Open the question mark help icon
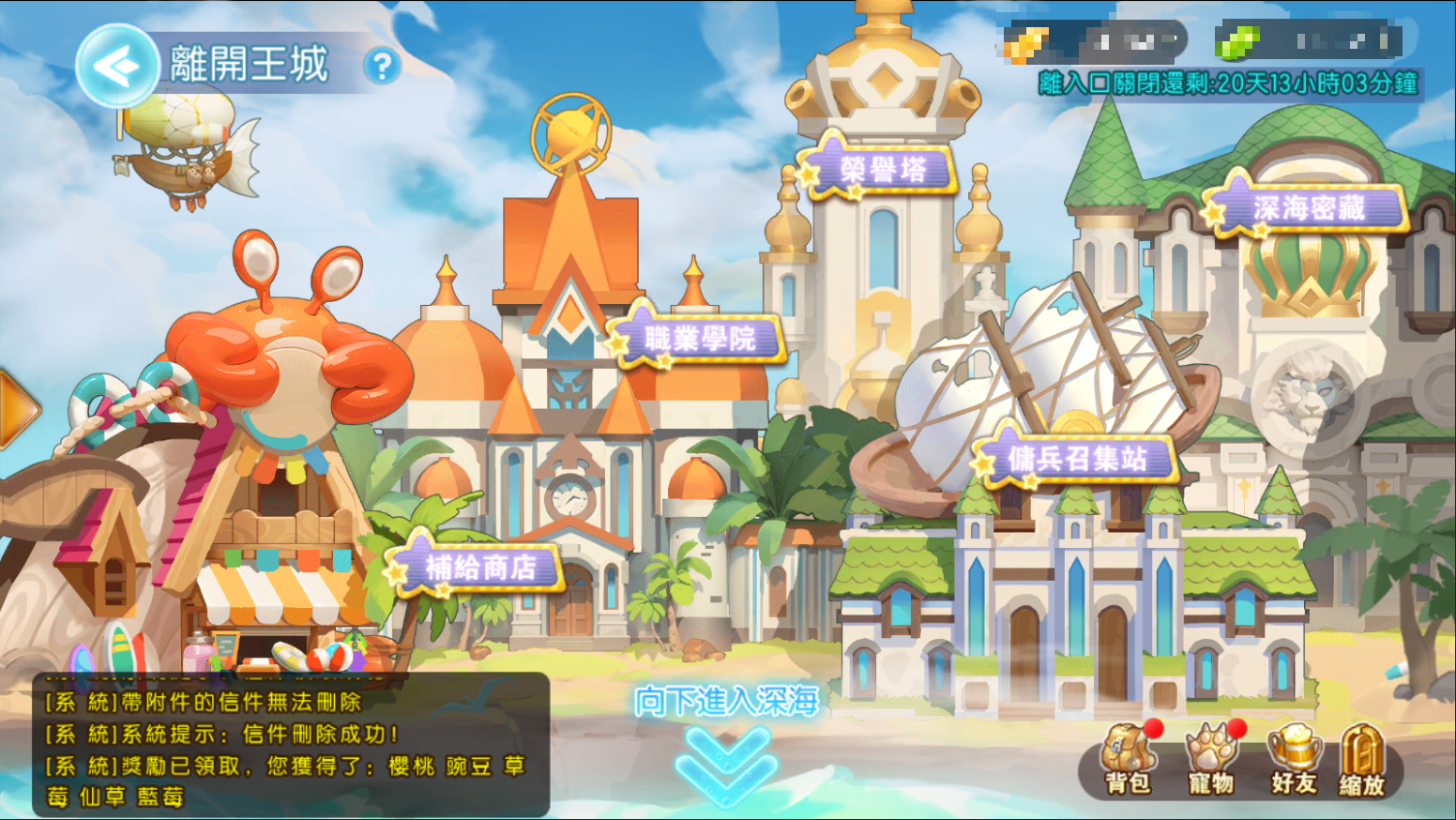 point(381,67)
